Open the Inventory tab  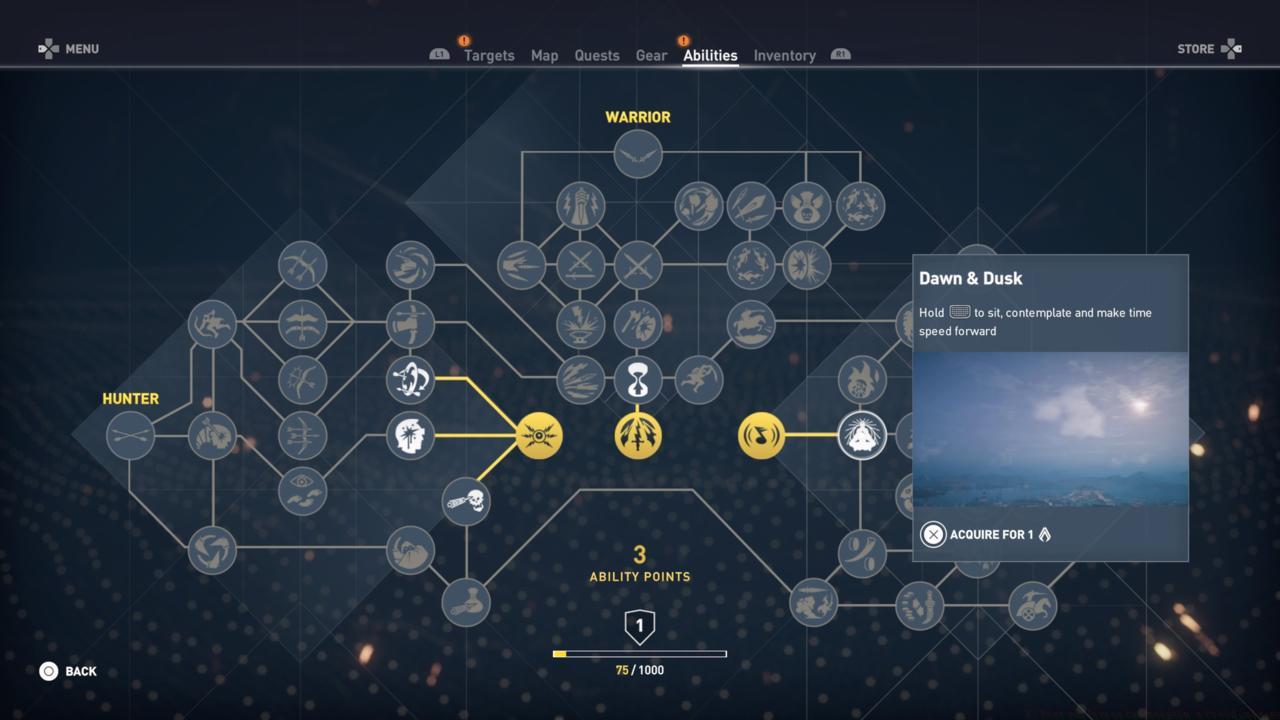coord(784,55)
